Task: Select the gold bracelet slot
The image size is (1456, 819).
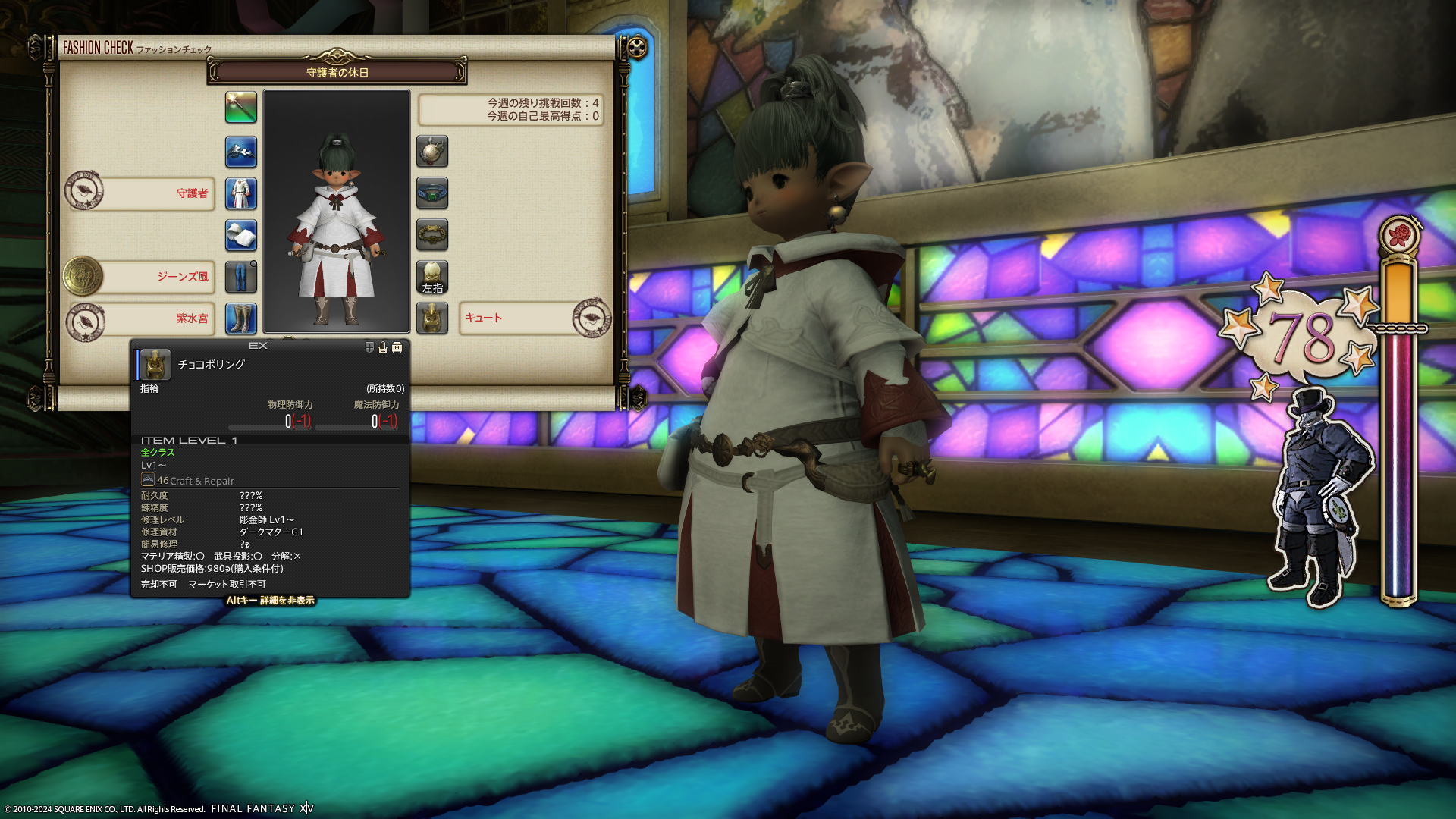Action: click(432, 236)
